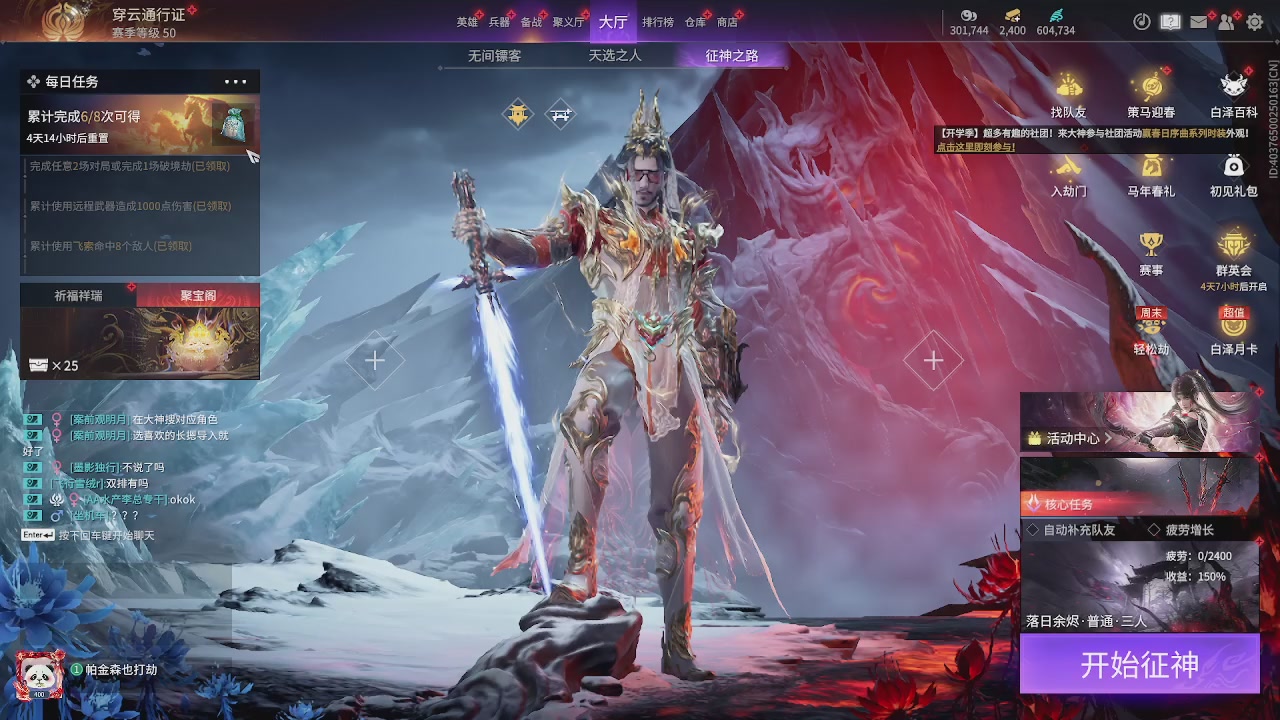Open the 白泽月卡 monthly card
This screenshot has width=1280, height=720.
click(1234, 331)
